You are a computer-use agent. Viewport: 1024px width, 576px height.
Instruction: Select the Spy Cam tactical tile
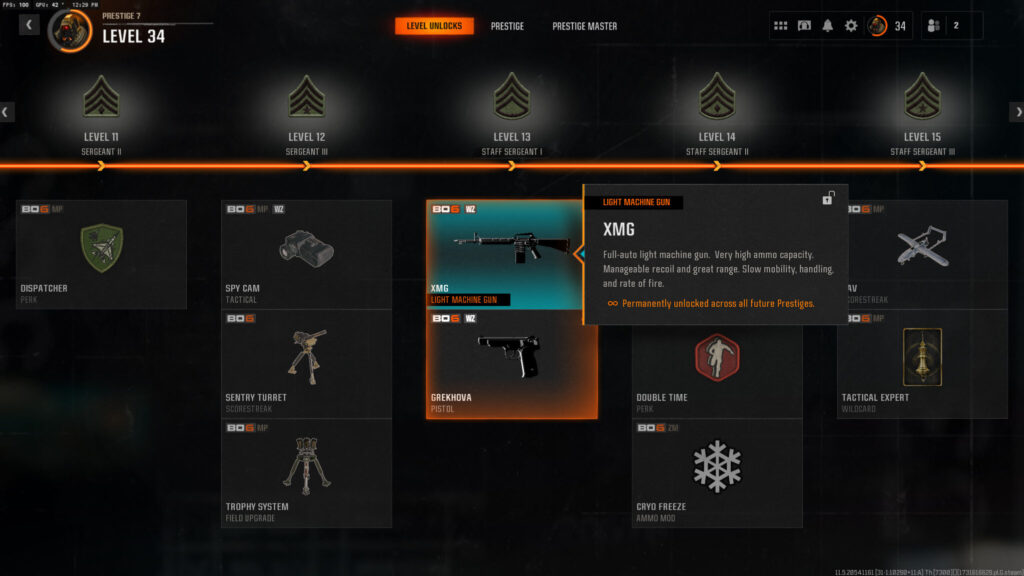pyautogui.click(x=307, y=254)
